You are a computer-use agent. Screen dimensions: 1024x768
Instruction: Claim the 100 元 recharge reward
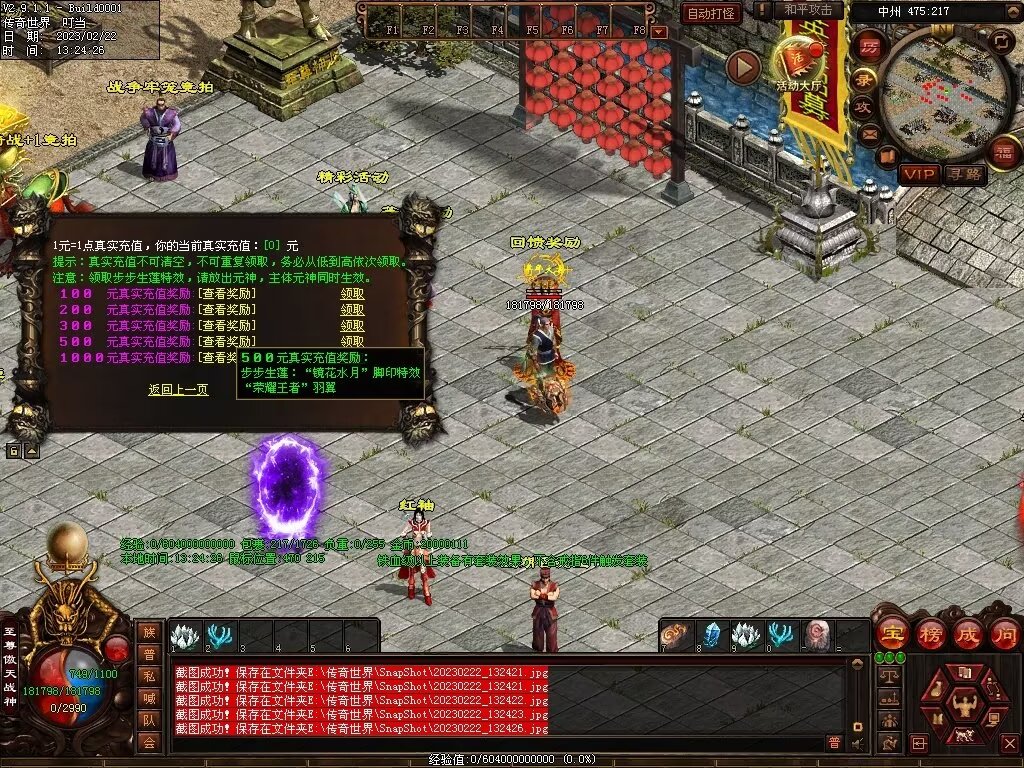[352, 294]
